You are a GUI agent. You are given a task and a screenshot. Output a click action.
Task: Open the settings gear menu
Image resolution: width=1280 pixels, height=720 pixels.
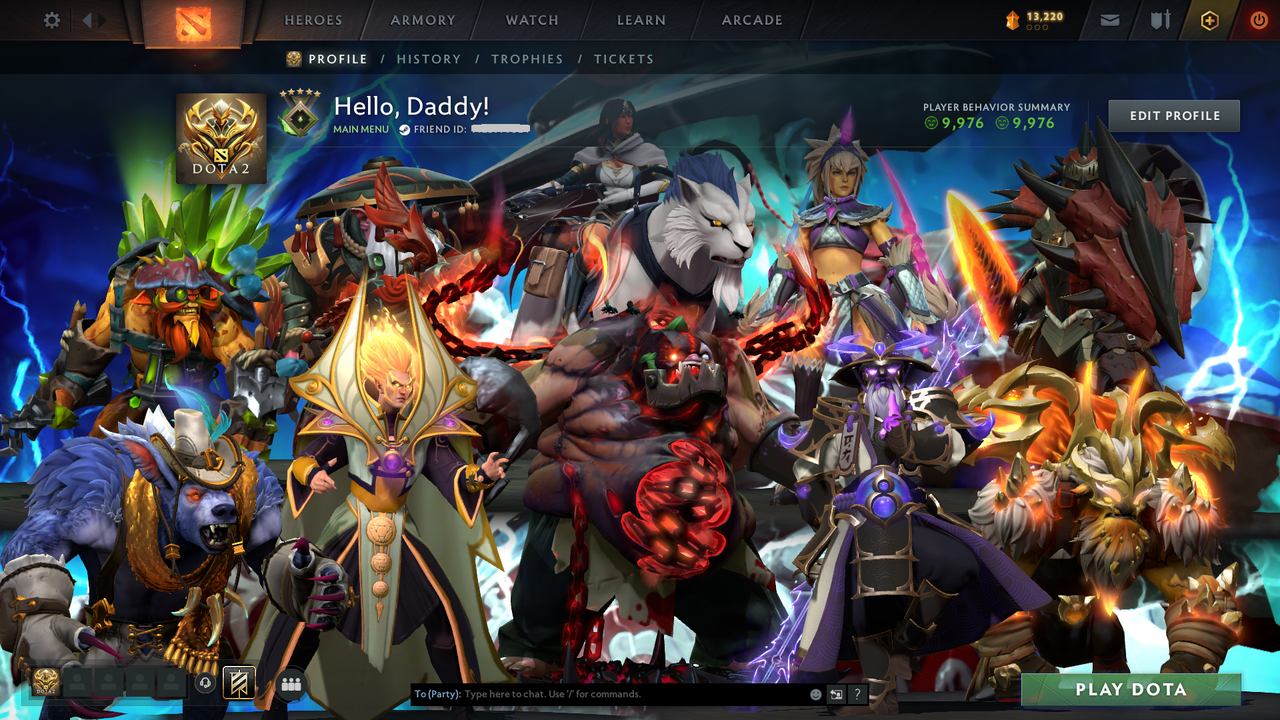coord(52,19)
